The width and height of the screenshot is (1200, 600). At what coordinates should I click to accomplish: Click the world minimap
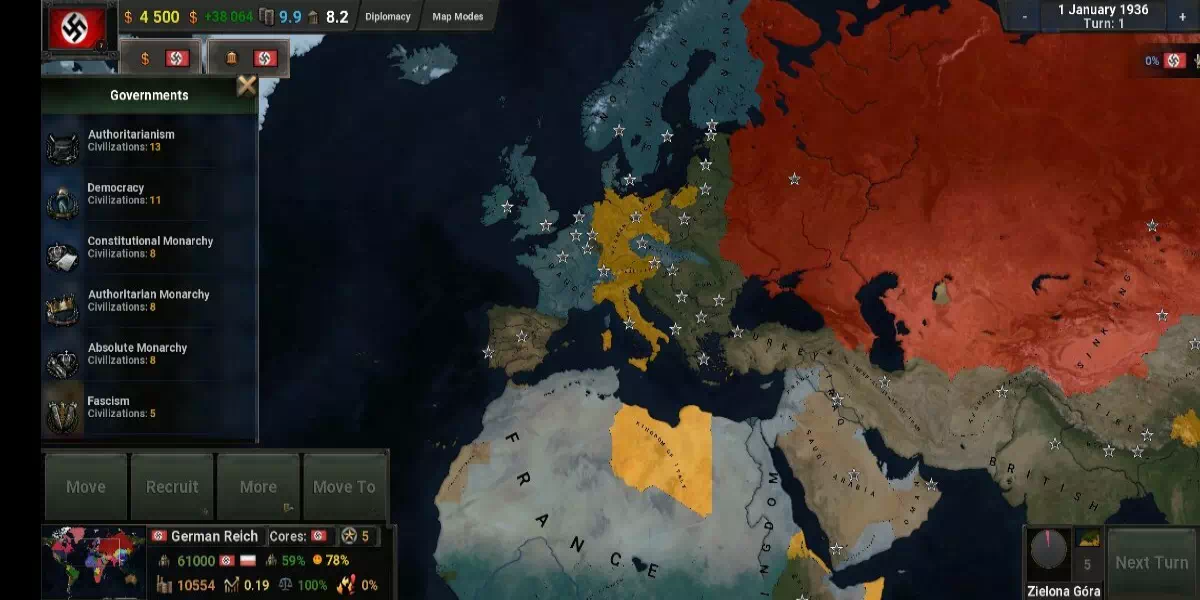click(93, 562)
